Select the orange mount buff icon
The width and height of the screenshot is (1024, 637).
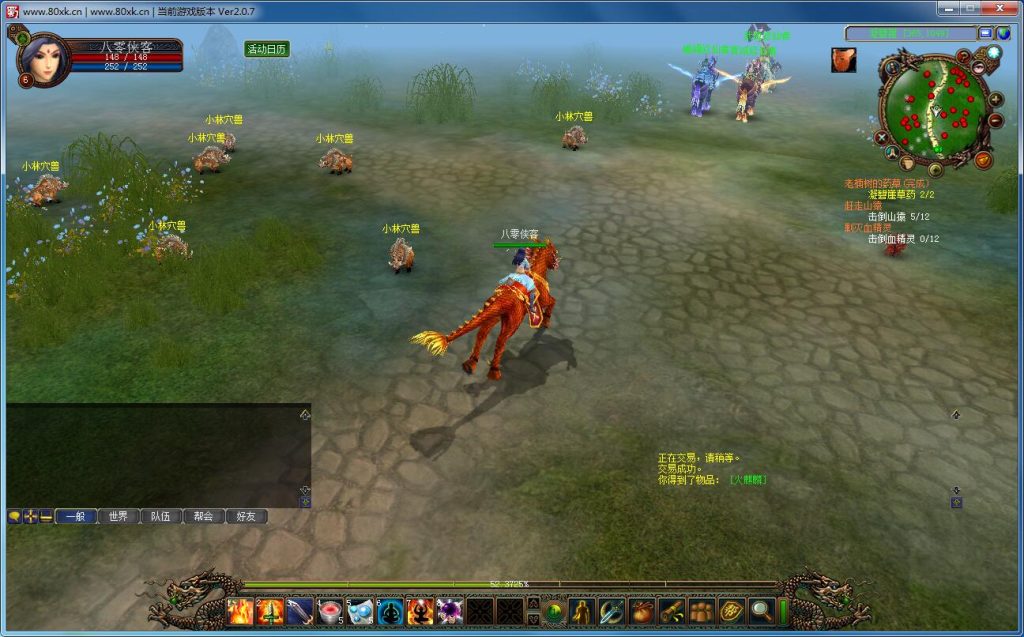pyautogui.click(x=843, y=60)
